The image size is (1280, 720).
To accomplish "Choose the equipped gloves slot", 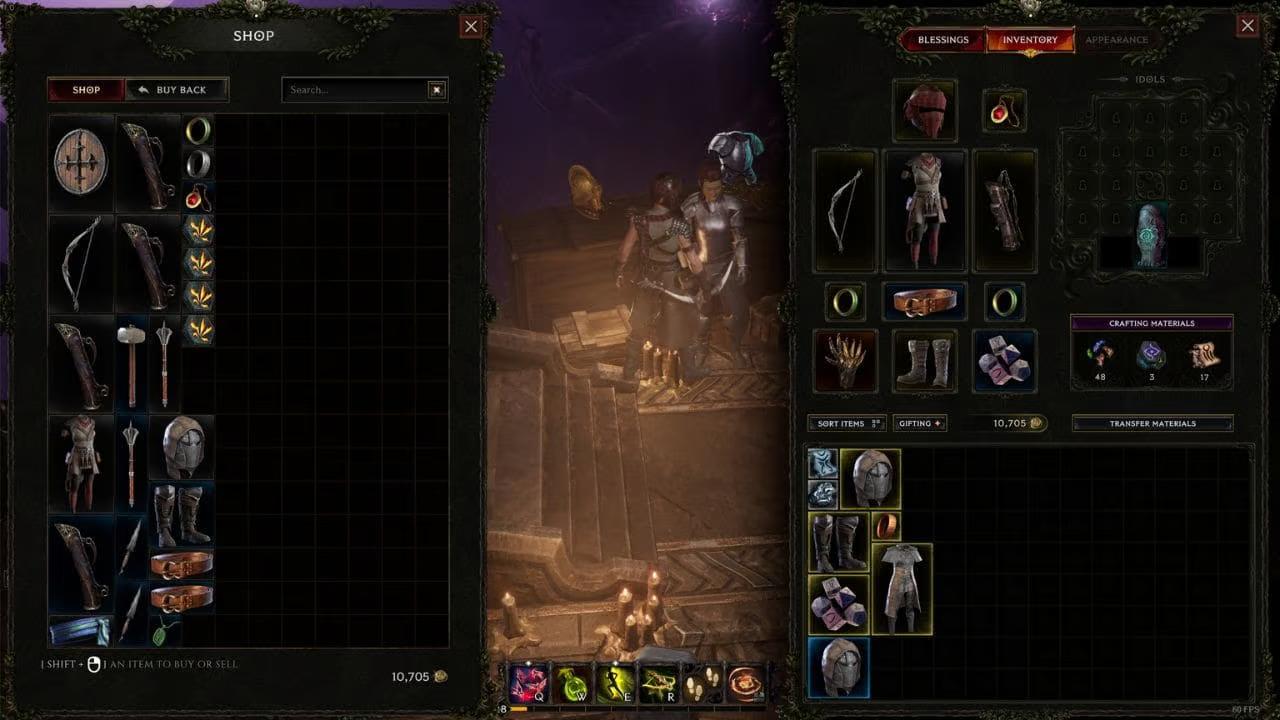I will point(845,360).
